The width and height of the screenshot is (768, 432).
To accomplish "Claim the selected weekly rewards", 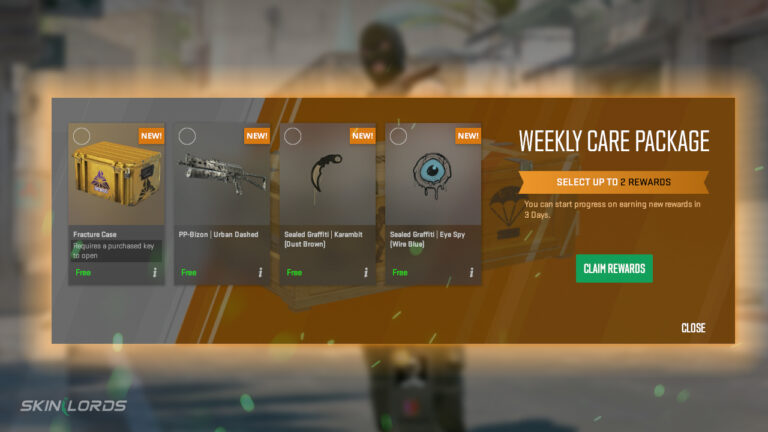I will [614, 268].
